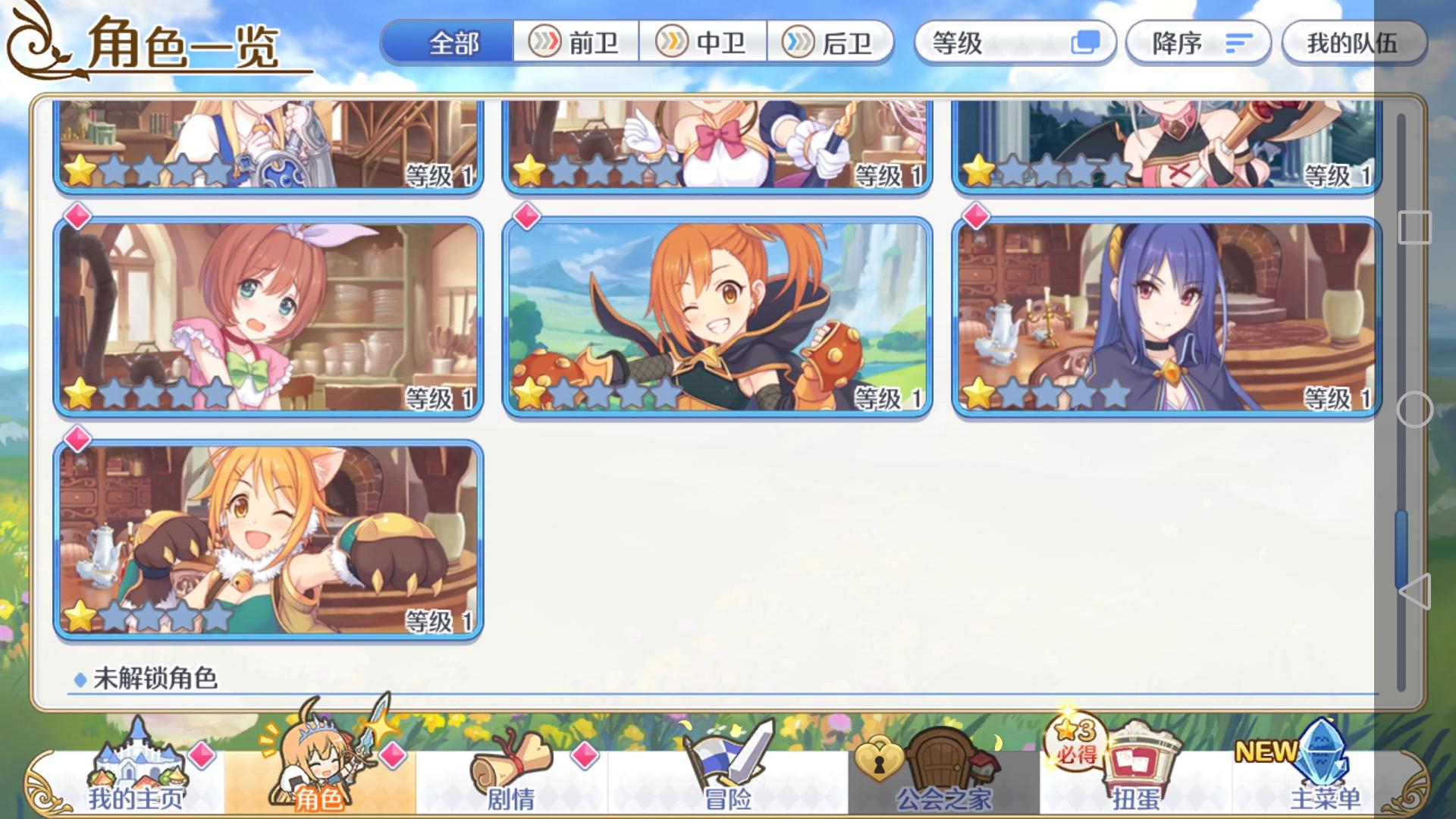This screenshot has width=1456, height=819.
Task: Switch to the 中卫 middle guard tab
Action: 704,43
